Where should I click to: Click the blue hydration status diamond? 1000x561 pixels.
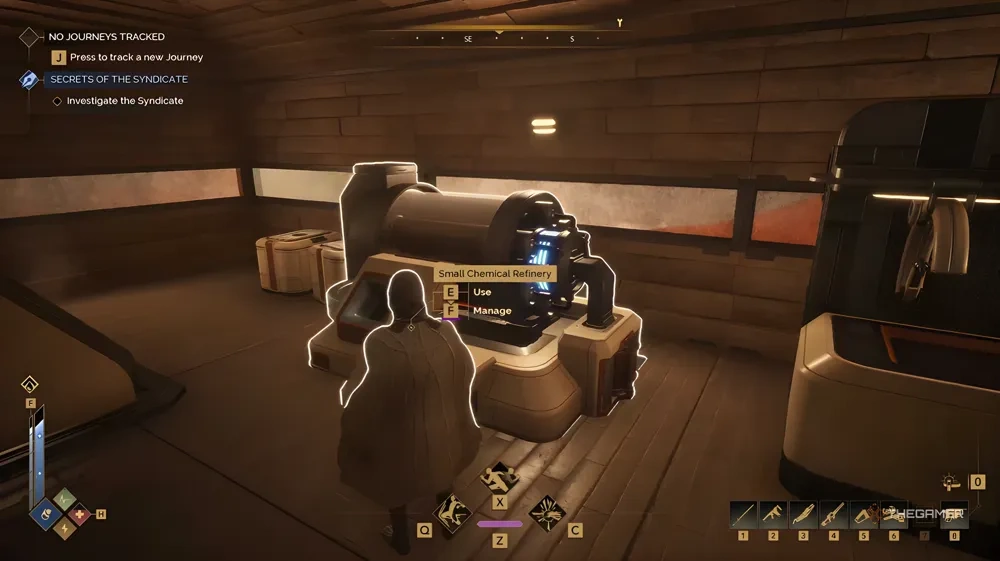pos(46,515)
